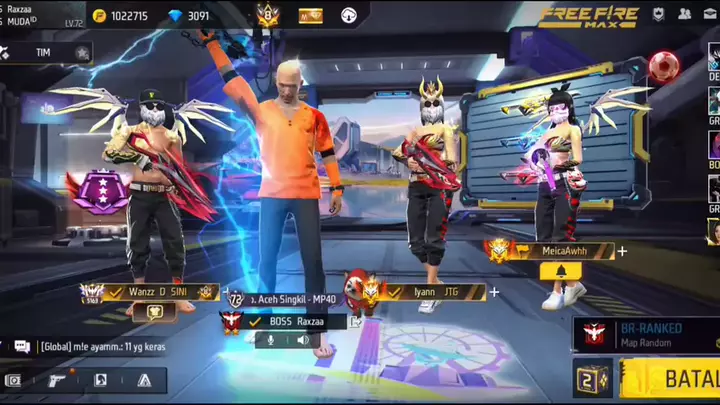Click the soccer ball event icon
Image resolution: width=720 pixels, height=405 pixels.
pos(663,66)
